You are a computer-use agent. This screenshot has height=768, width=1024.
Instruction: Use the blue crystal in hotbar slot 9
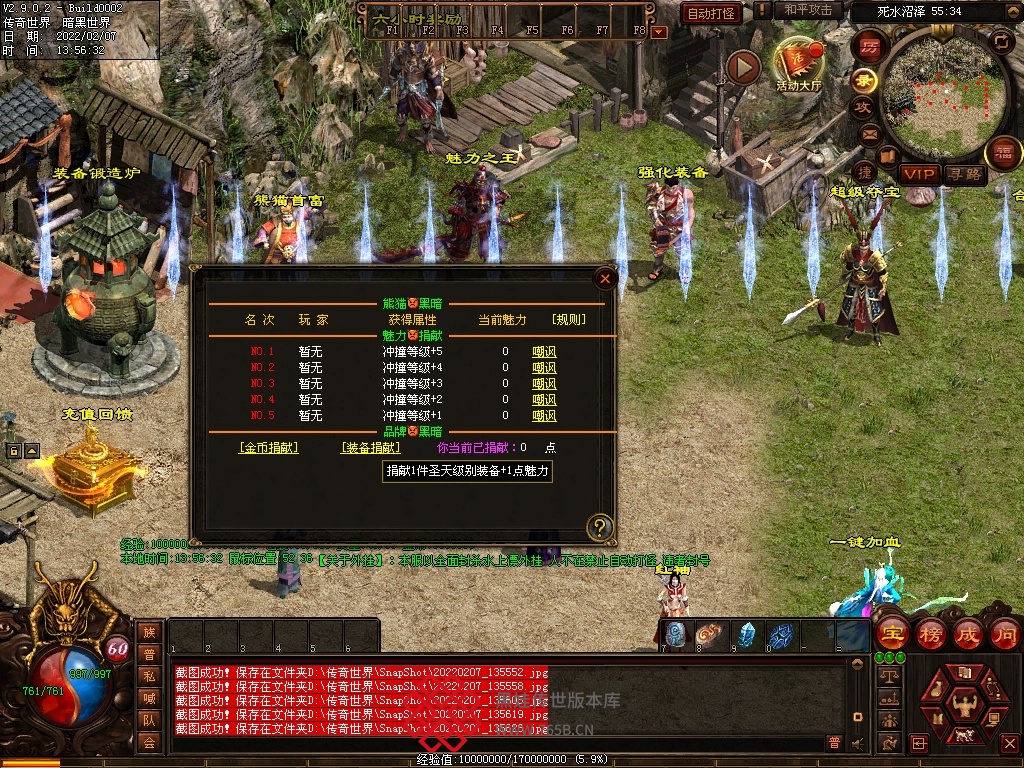click(x=746, y=634)
